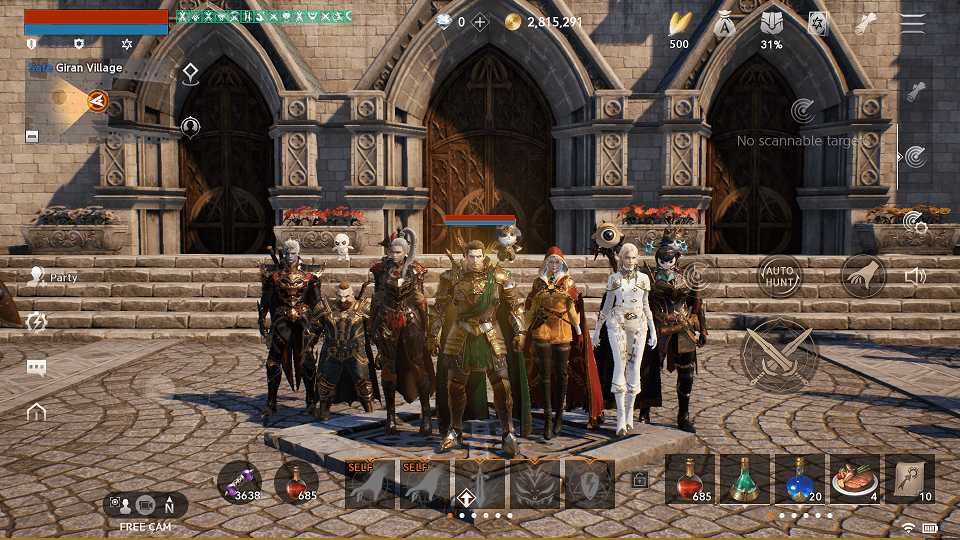Tap the pickup hand action button

(862, 276)
